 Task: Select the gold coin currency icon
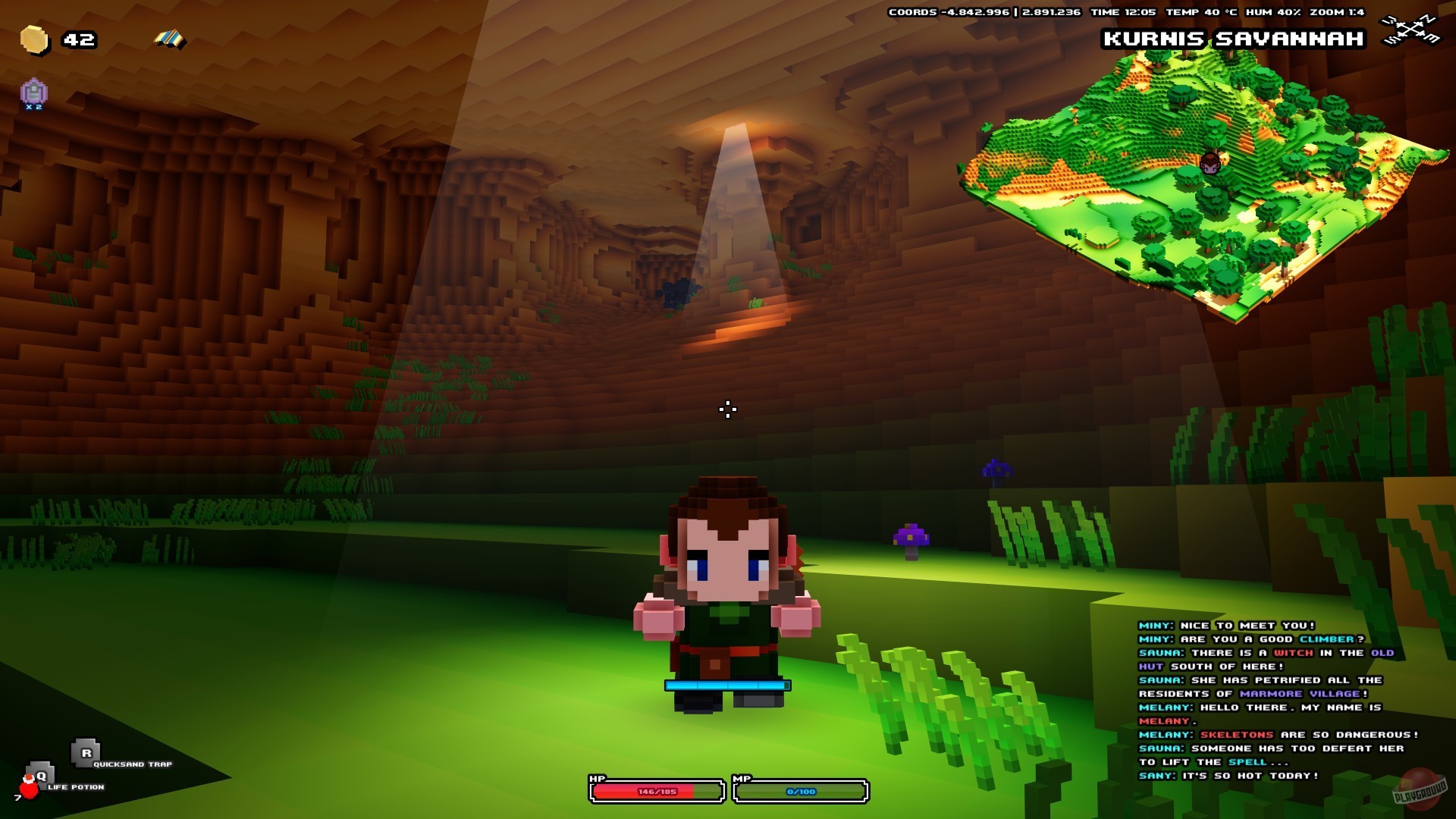[35, 39]
